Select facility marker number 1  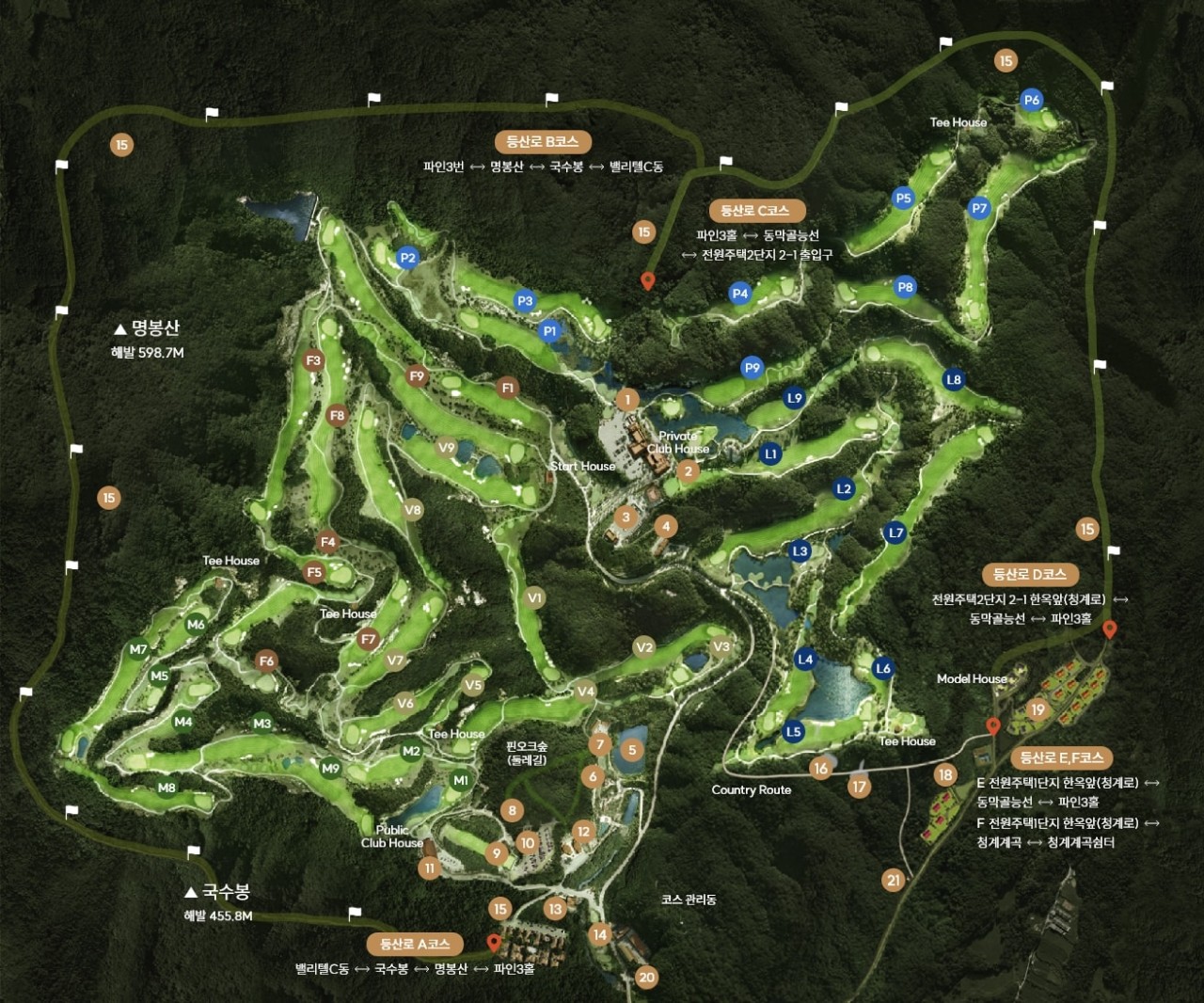[627, 400]
